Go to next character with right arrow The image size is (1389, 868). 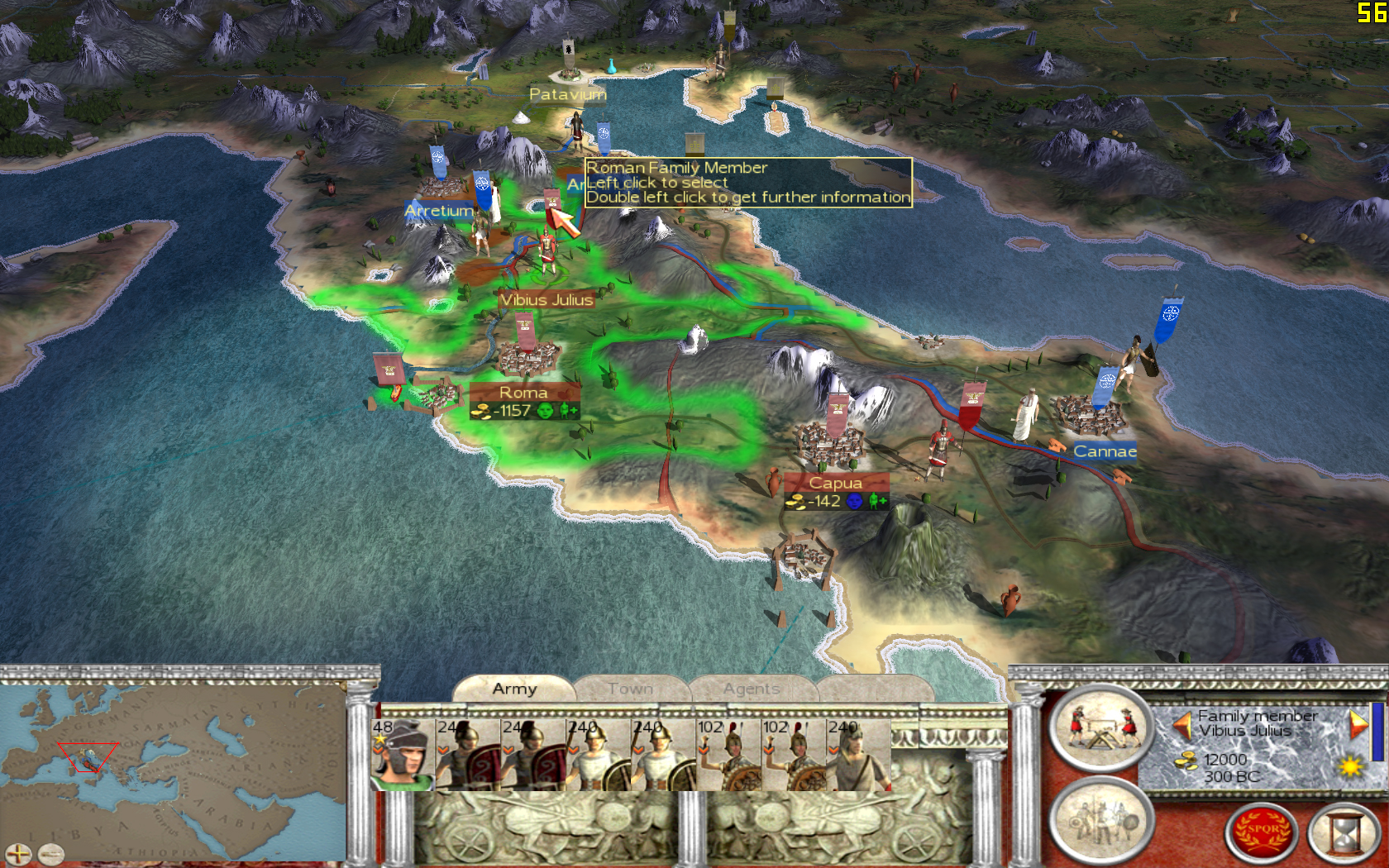[1357, 724]
